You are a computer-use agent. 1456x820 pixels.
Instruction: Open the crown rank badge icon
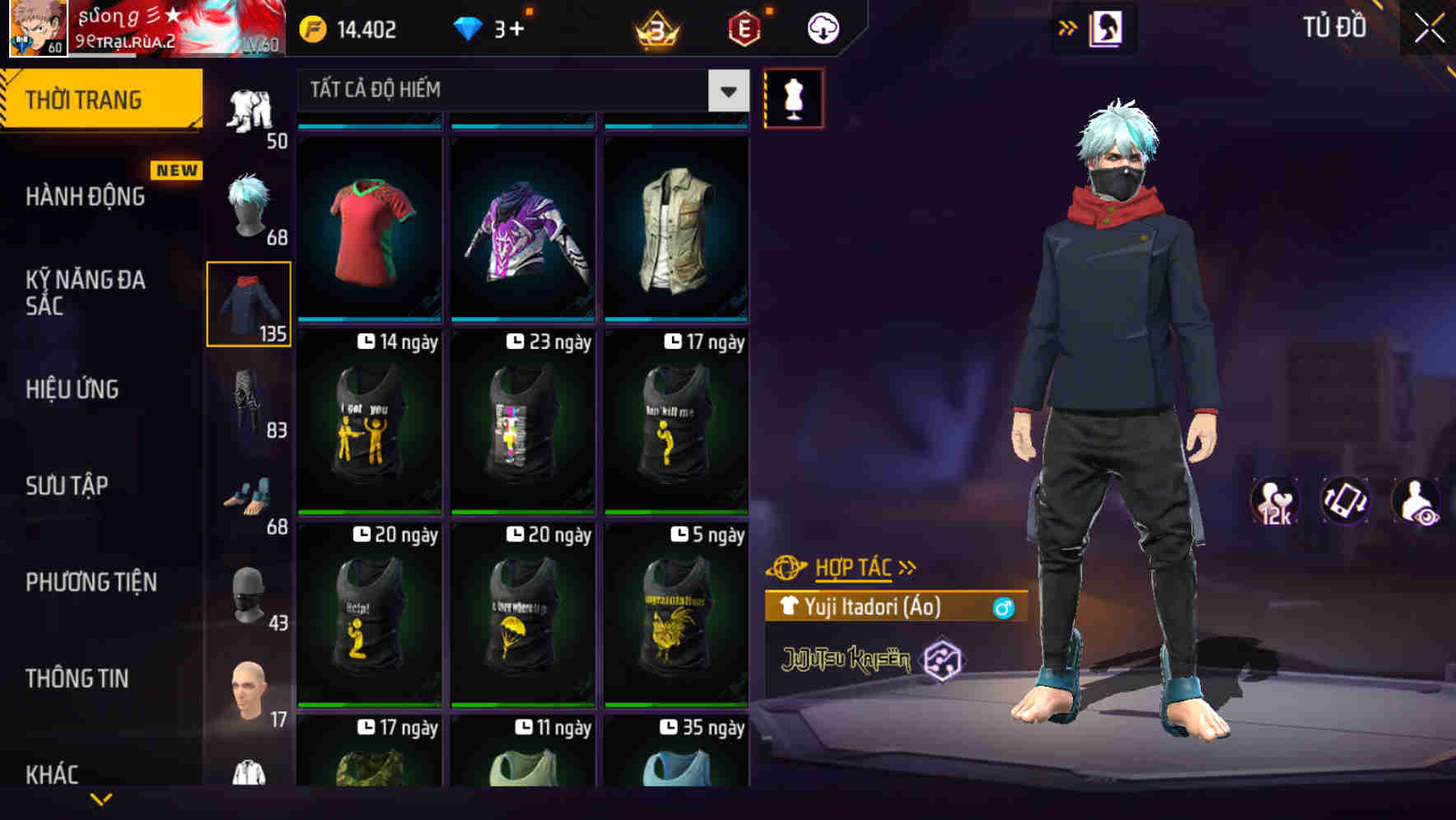[656, 29]
